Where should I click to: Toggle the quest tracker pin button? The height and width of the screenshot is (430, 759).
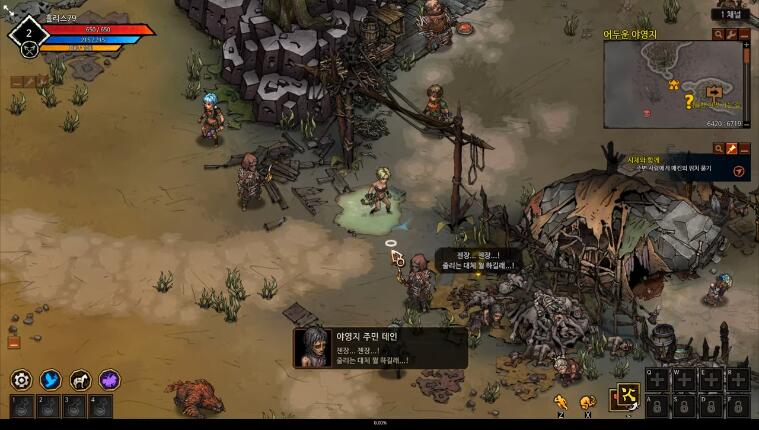tap(731, 148)
